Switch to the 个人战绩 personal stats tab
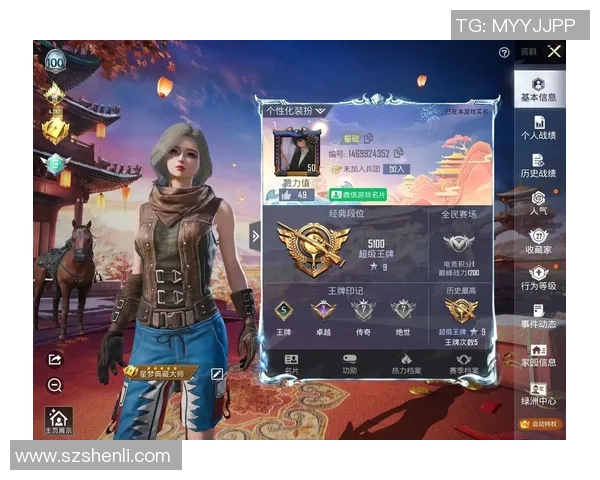The height and width of the screenshot is (480, 600). (x=538, y=127)
